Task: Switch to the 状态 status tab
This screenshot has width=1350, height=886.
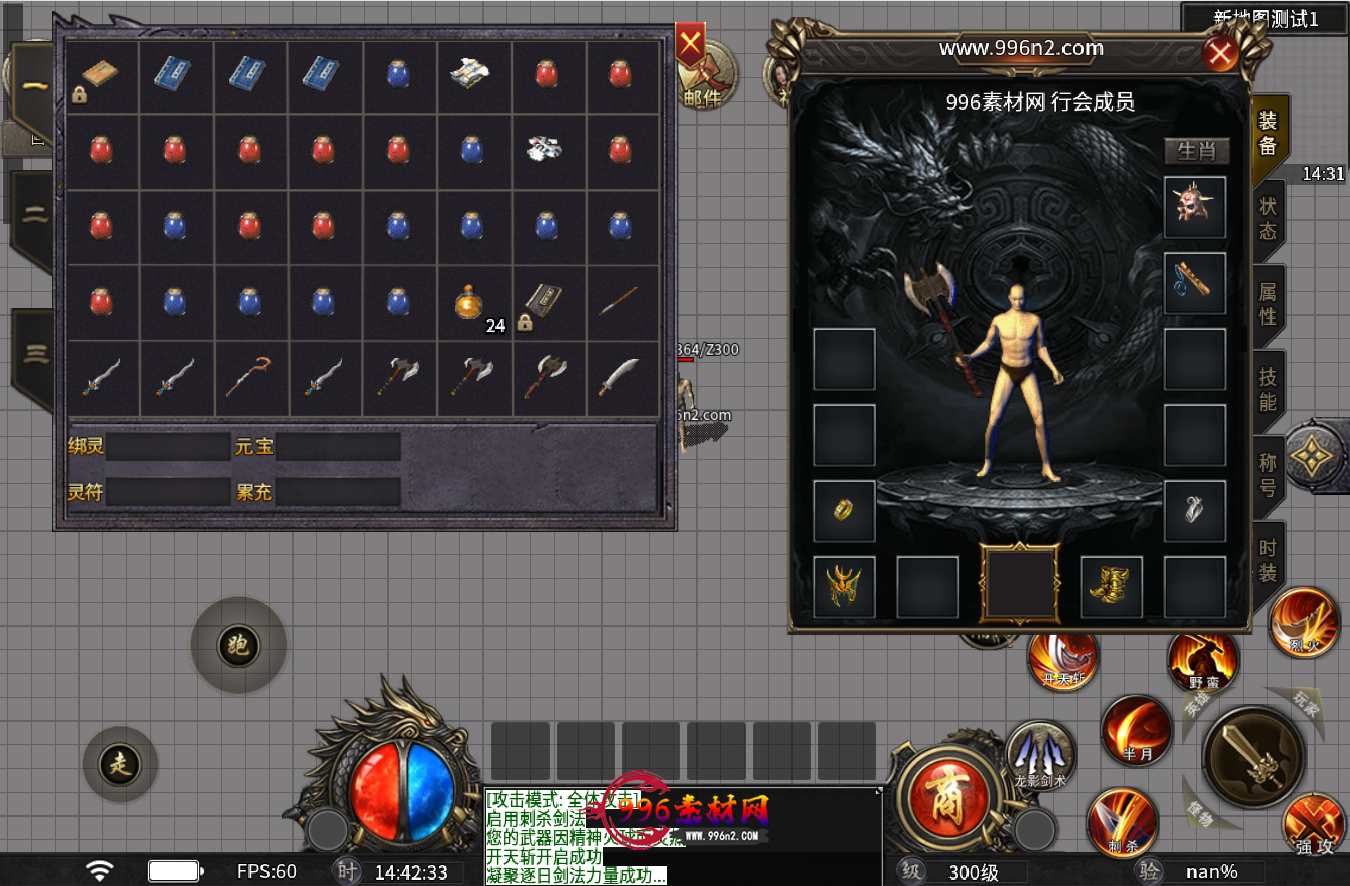Action: 1267,218
